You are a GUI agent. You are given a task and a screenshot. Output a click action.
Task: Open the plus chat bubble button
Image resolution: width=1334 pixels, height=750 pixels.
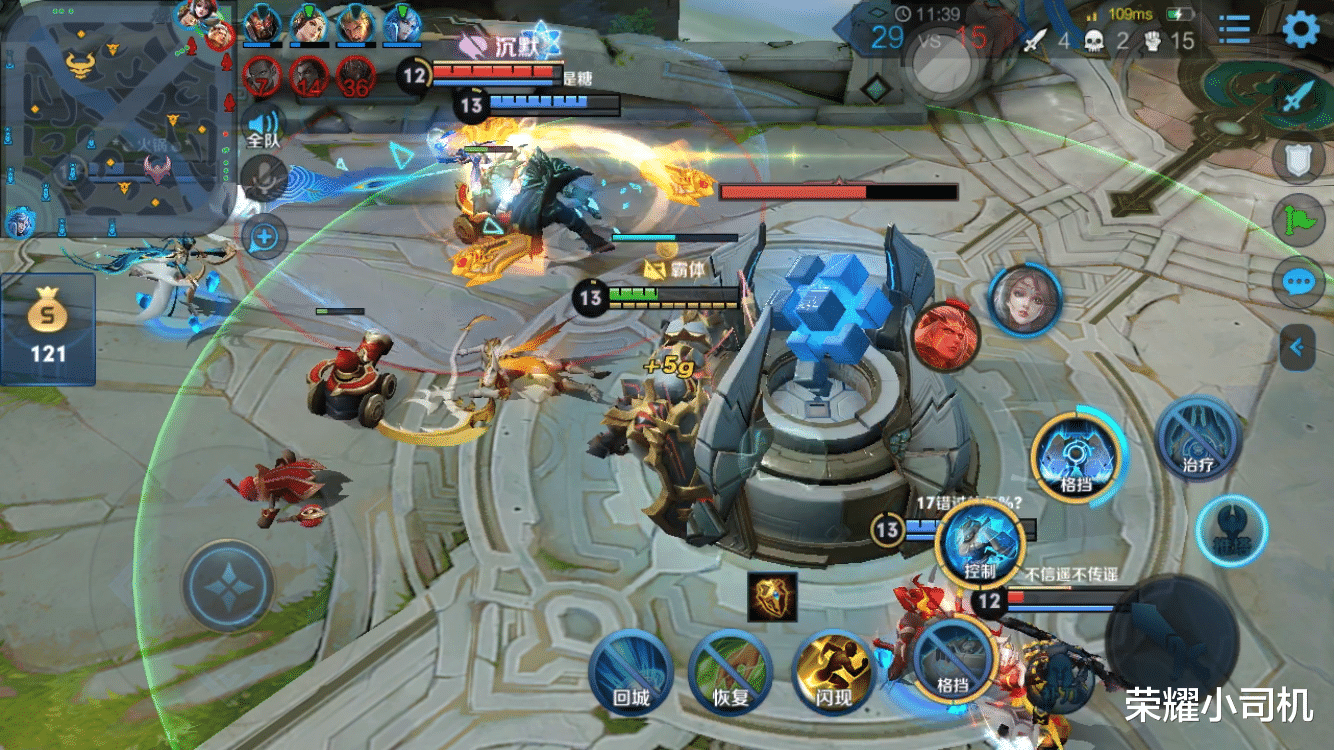[x=264, y=237]
